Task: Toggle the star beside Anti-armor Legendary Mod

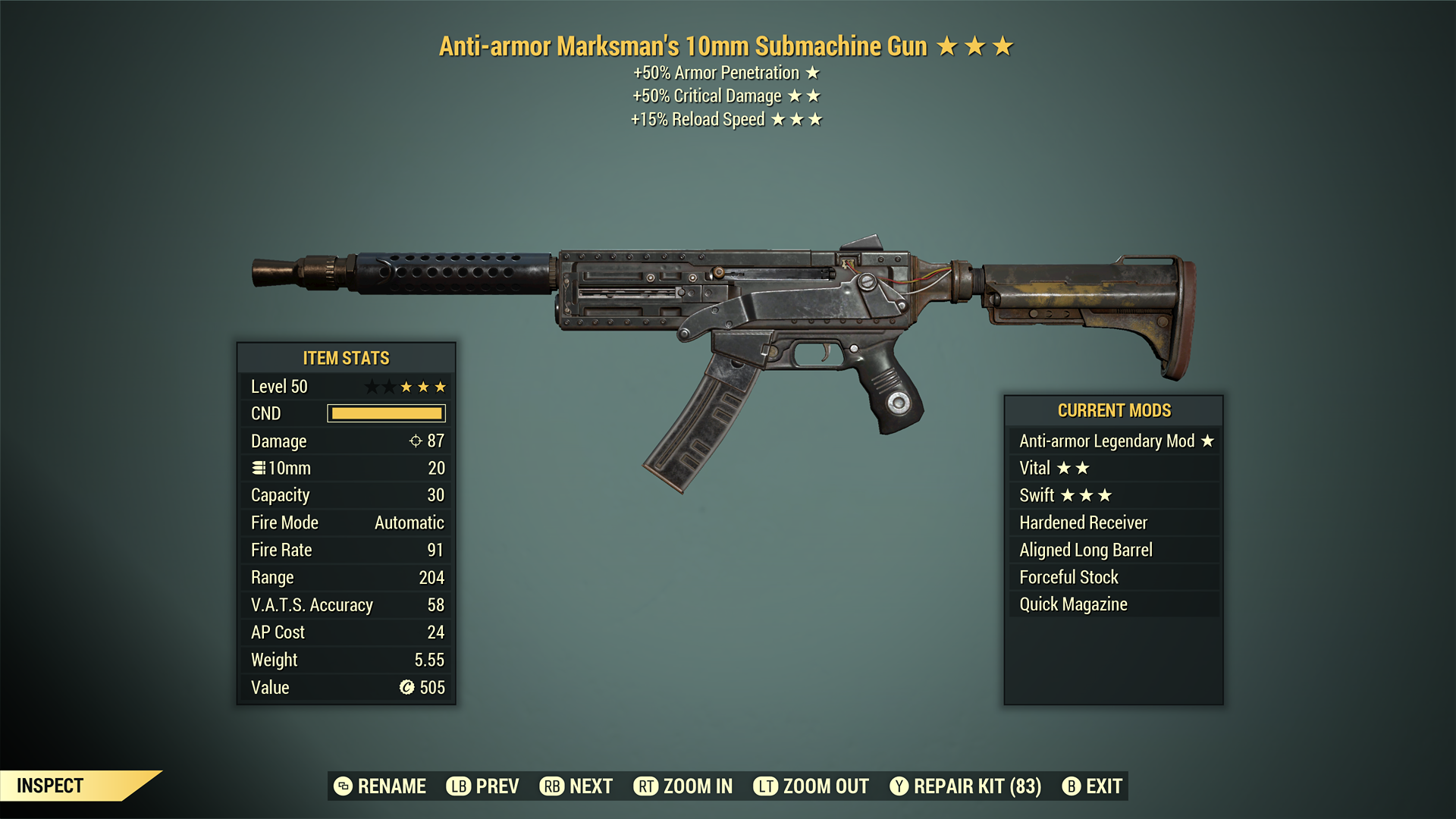Action: click(x=1209, y=441)
